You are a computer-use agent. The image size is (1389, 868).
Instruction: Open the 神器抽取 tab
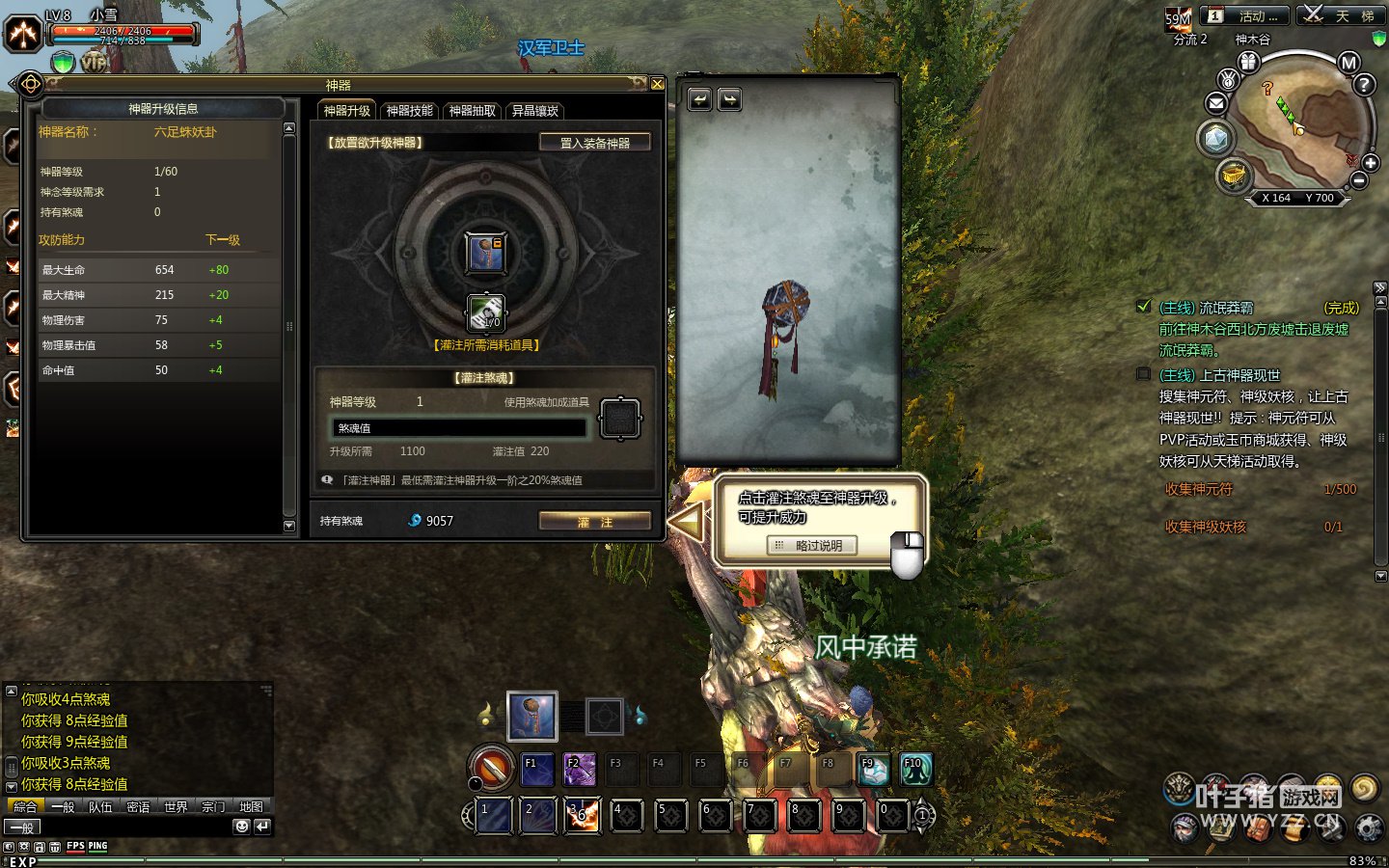tap(473, 111)
